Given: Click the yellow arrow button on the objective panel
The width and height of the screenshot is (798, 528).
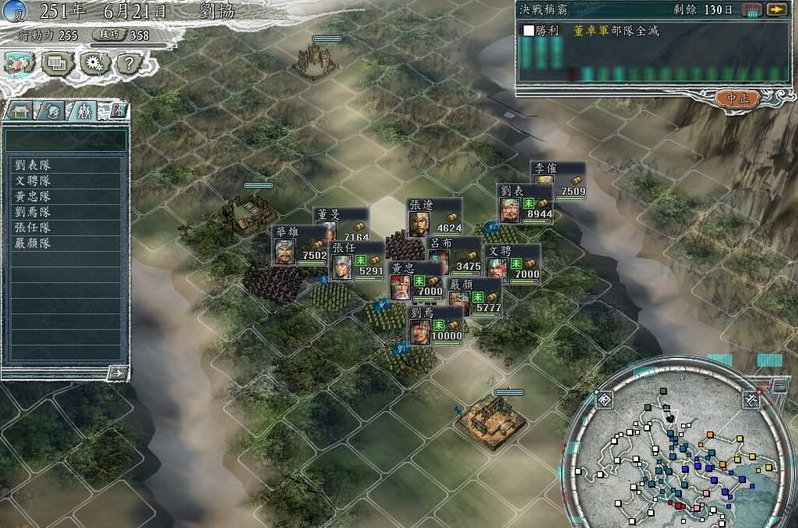Looking at the screenshot, I should [x=776, y=10].
